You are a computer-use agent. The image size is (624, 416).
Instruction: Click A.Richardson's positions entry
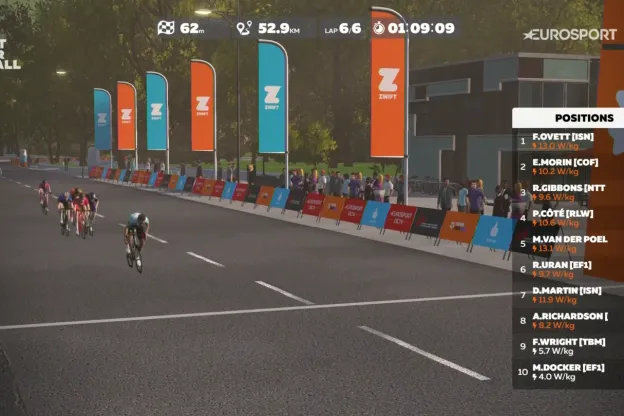coord(566,320)
